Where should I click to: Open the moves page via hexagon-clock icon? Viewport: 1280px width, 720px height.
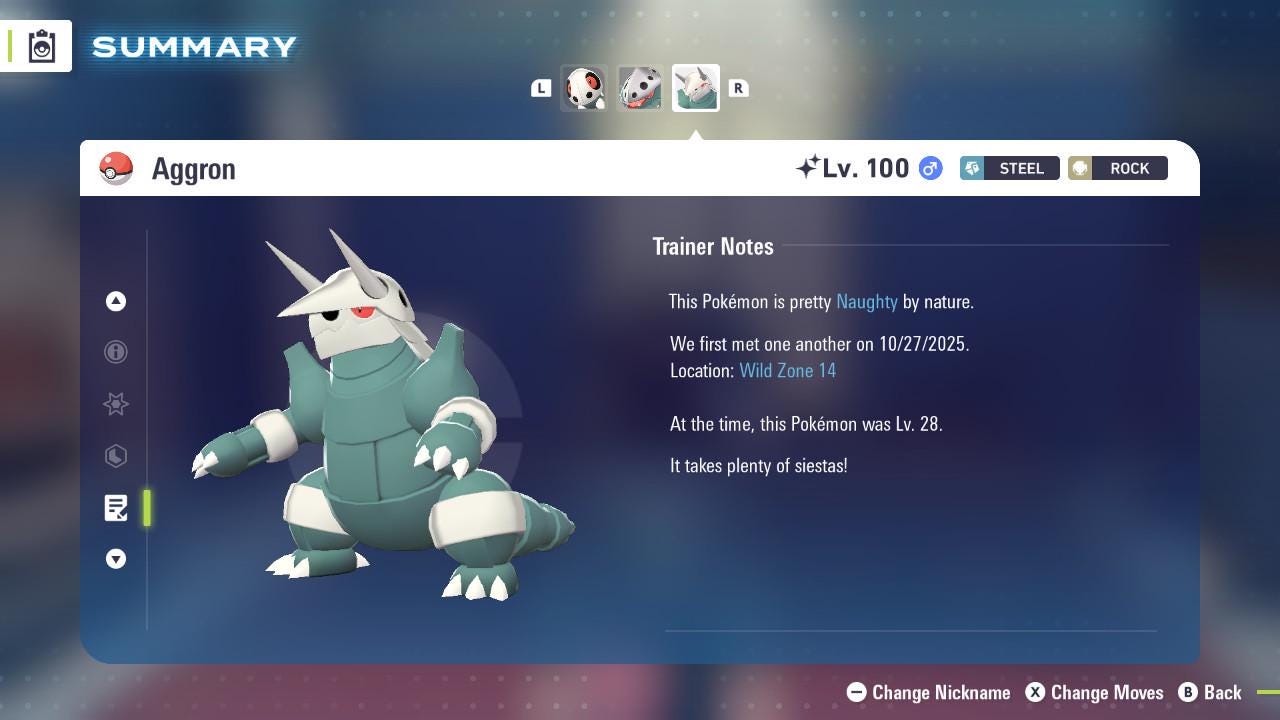(x=116, y=456)
